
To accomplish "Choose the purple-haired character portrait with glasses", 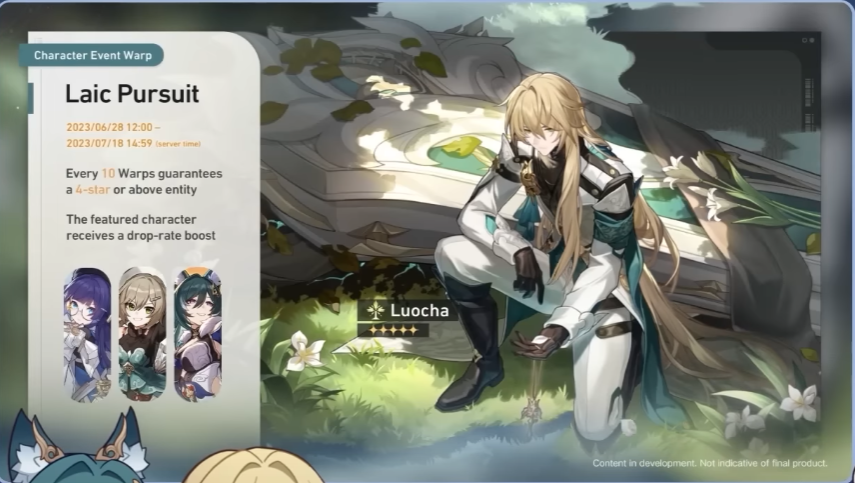I will [x=88, y=333].
